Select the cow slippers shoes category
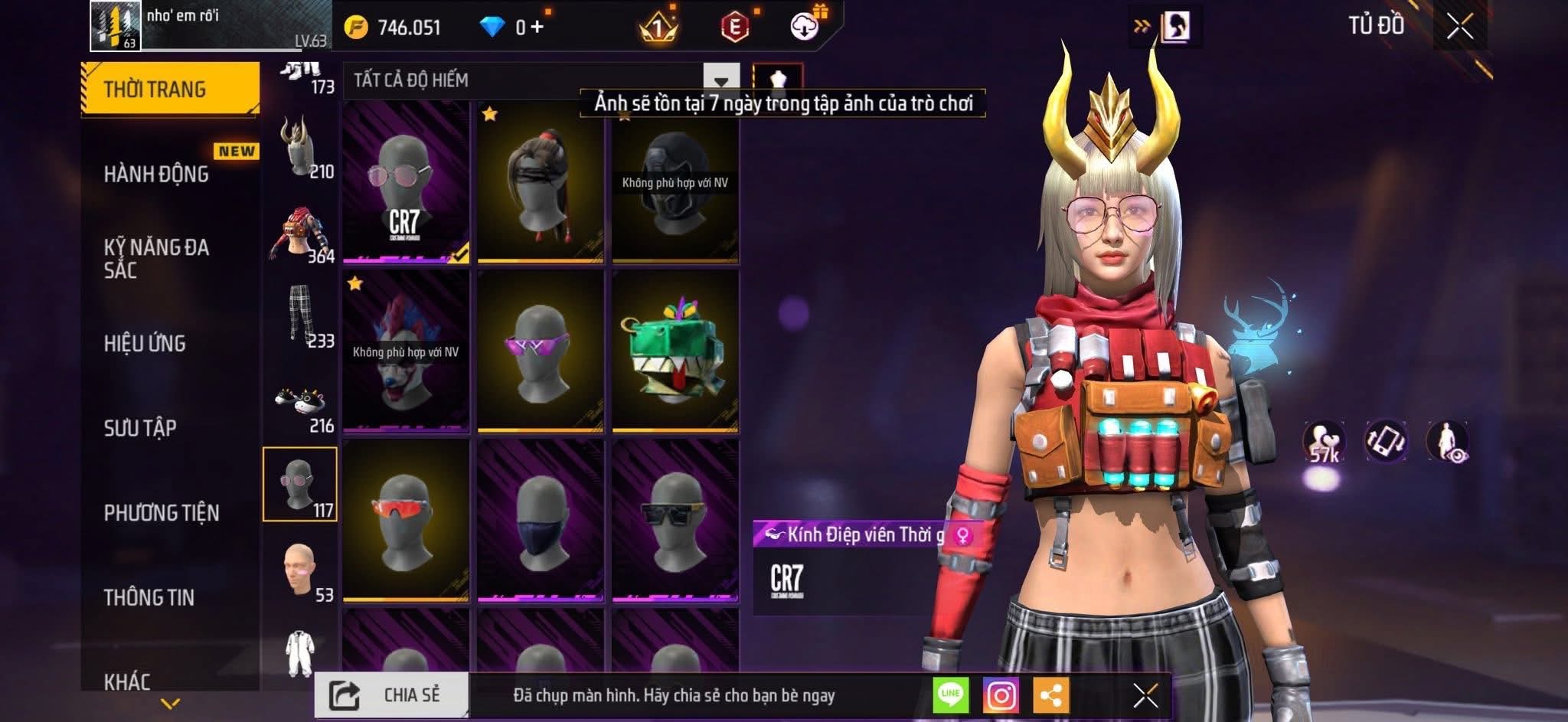 (x=300, y=404)
